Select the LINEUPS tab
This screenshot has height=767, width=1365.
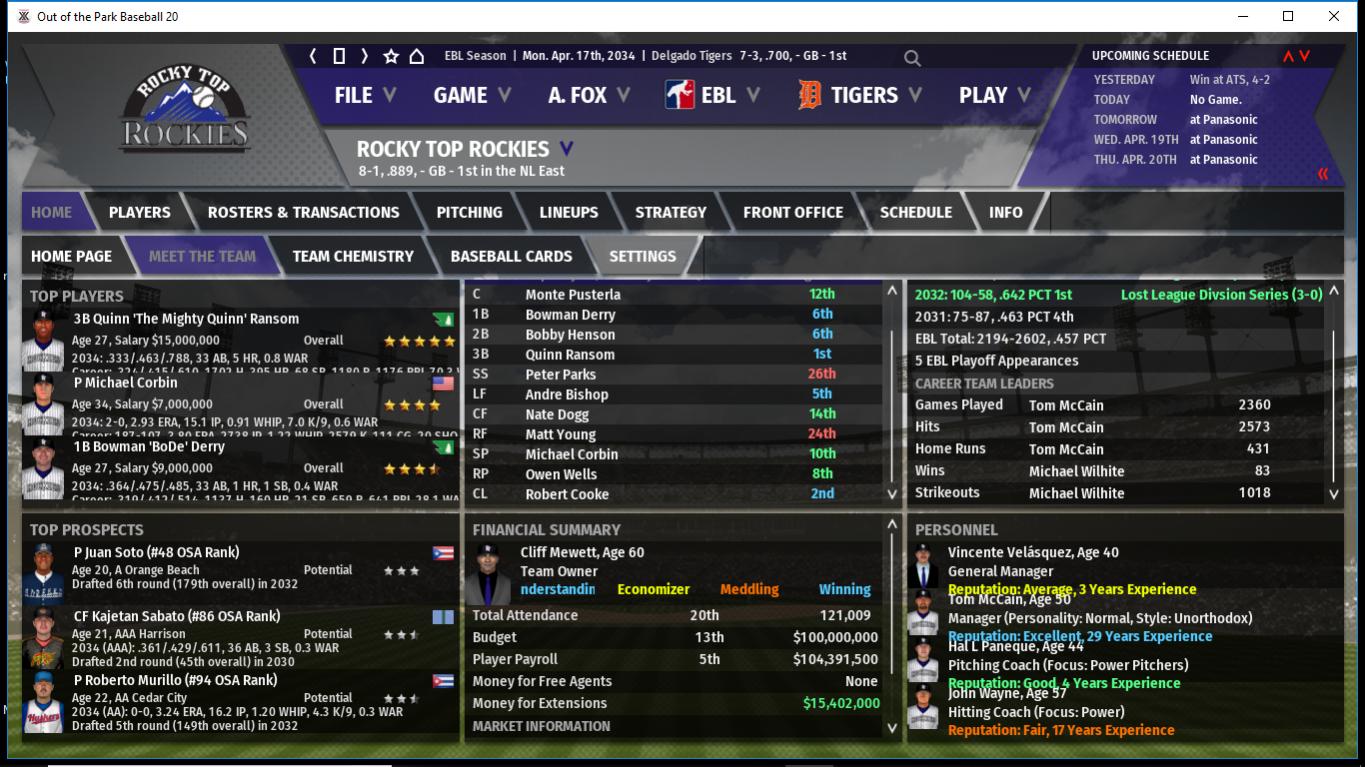pos(568,212)
